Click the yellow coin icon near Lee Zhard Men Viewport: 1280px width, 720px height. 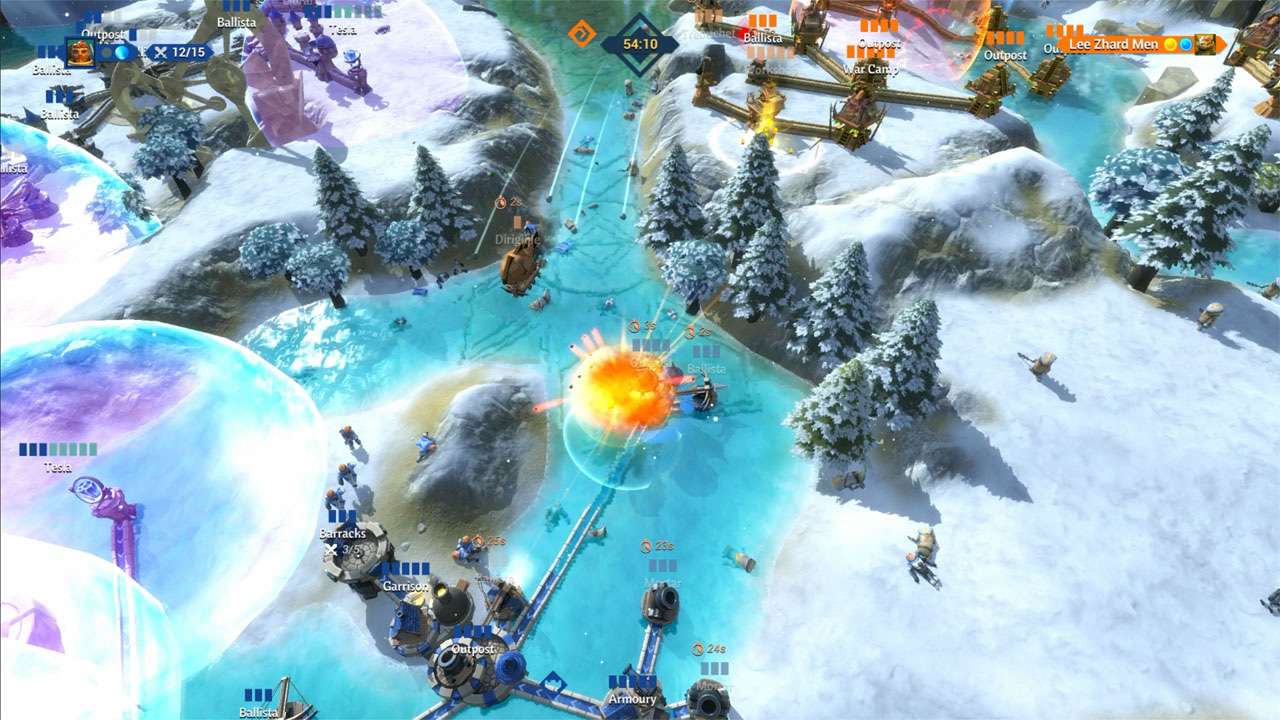click(x=1170, y=44)
